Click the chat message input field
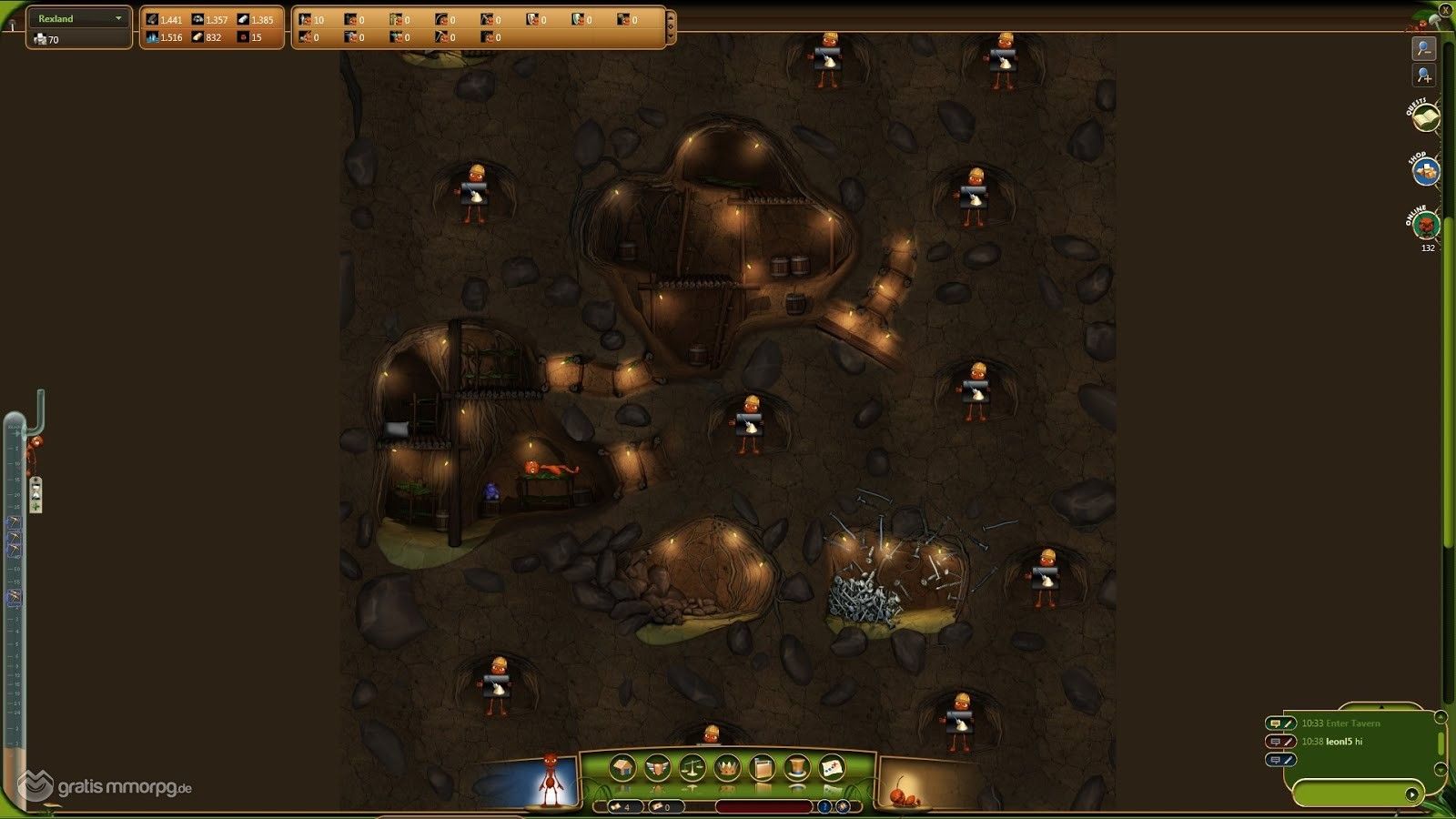Image resolution: width=1456 pixels, height=819 pixels. pyautogui.click(x=1349, y=794)
